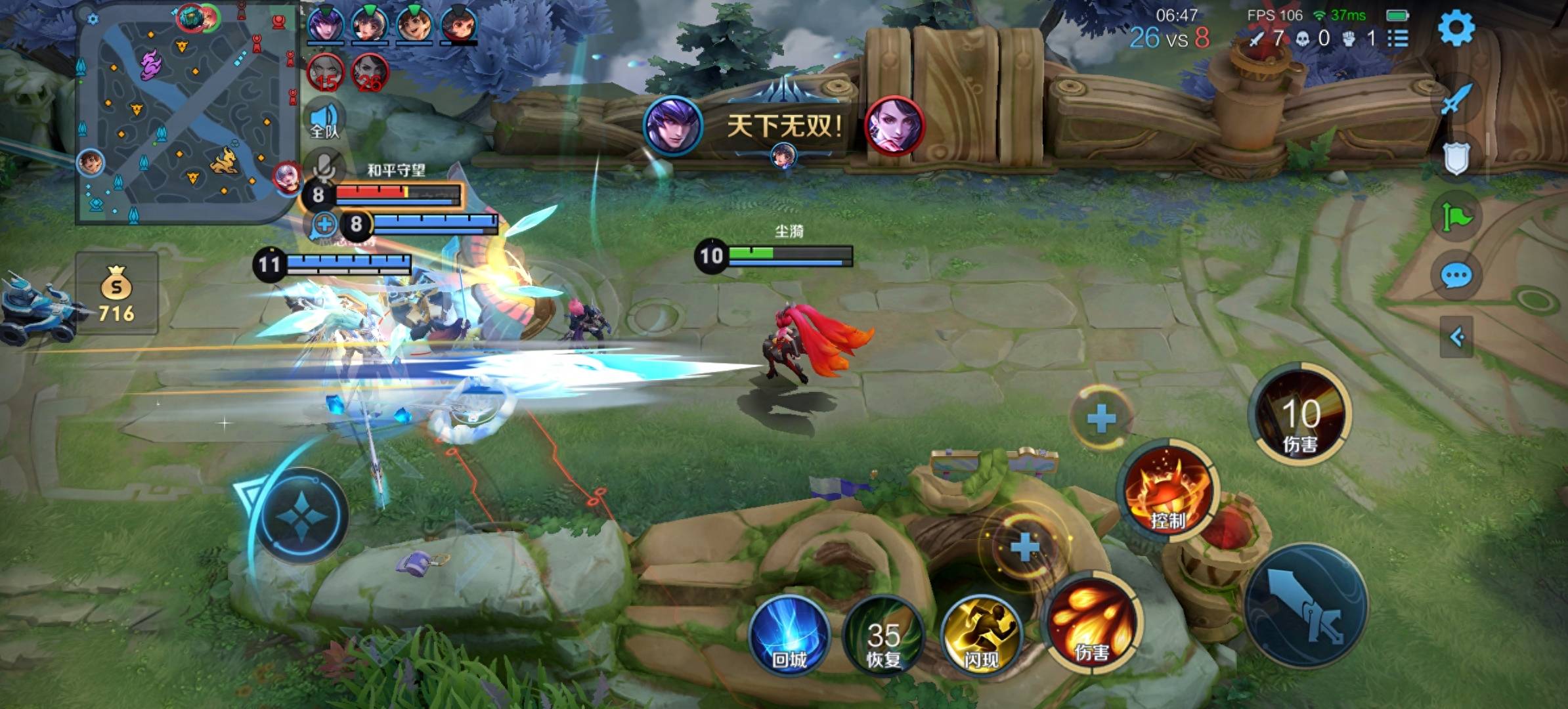Send the shield defend signal
The image size is (1568, 709).
pyautogui.click(x=1456, y=158)
